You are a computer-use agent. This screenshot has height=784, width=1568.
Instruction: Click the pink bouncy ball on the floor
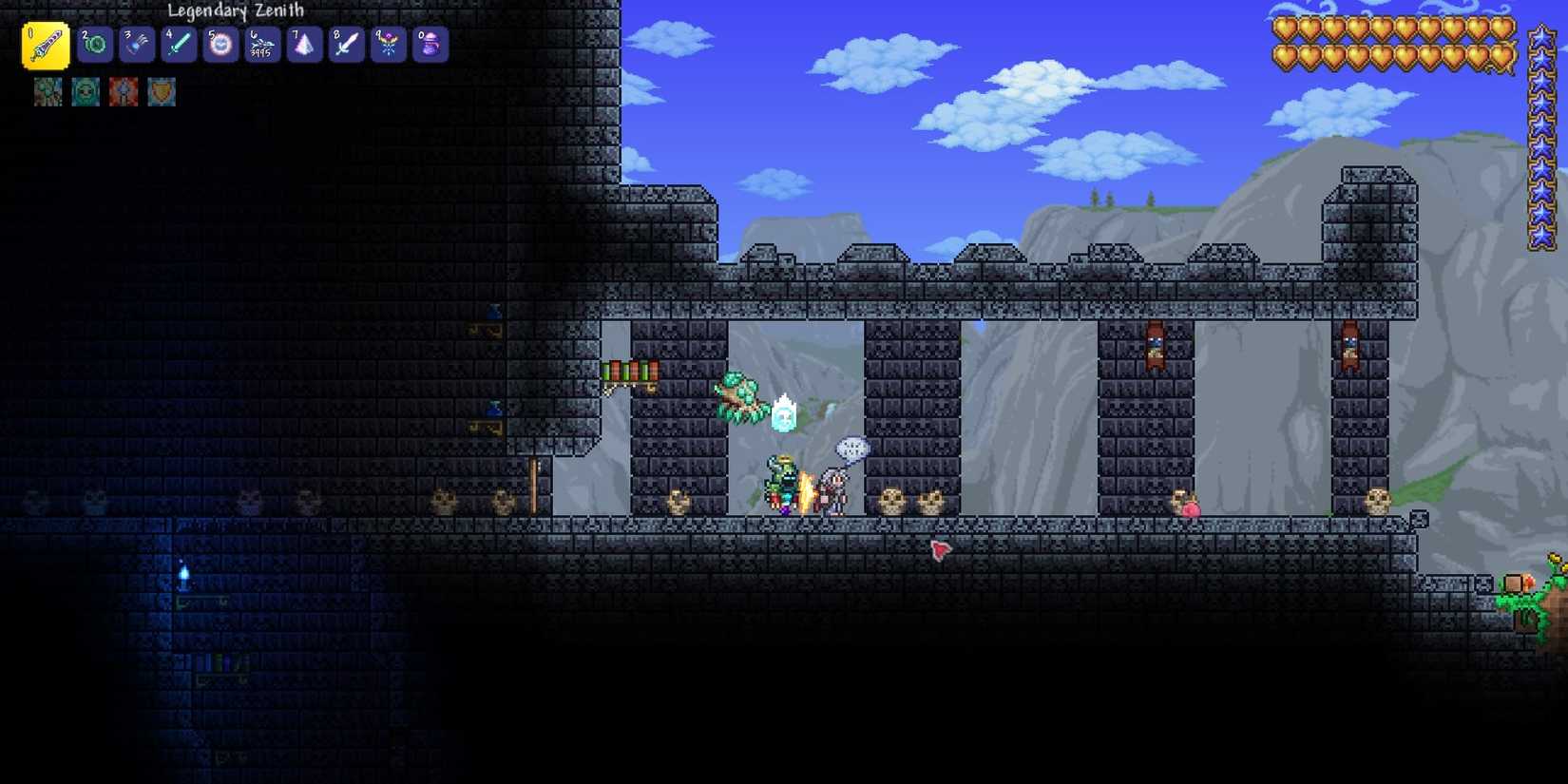point(1190,510)
